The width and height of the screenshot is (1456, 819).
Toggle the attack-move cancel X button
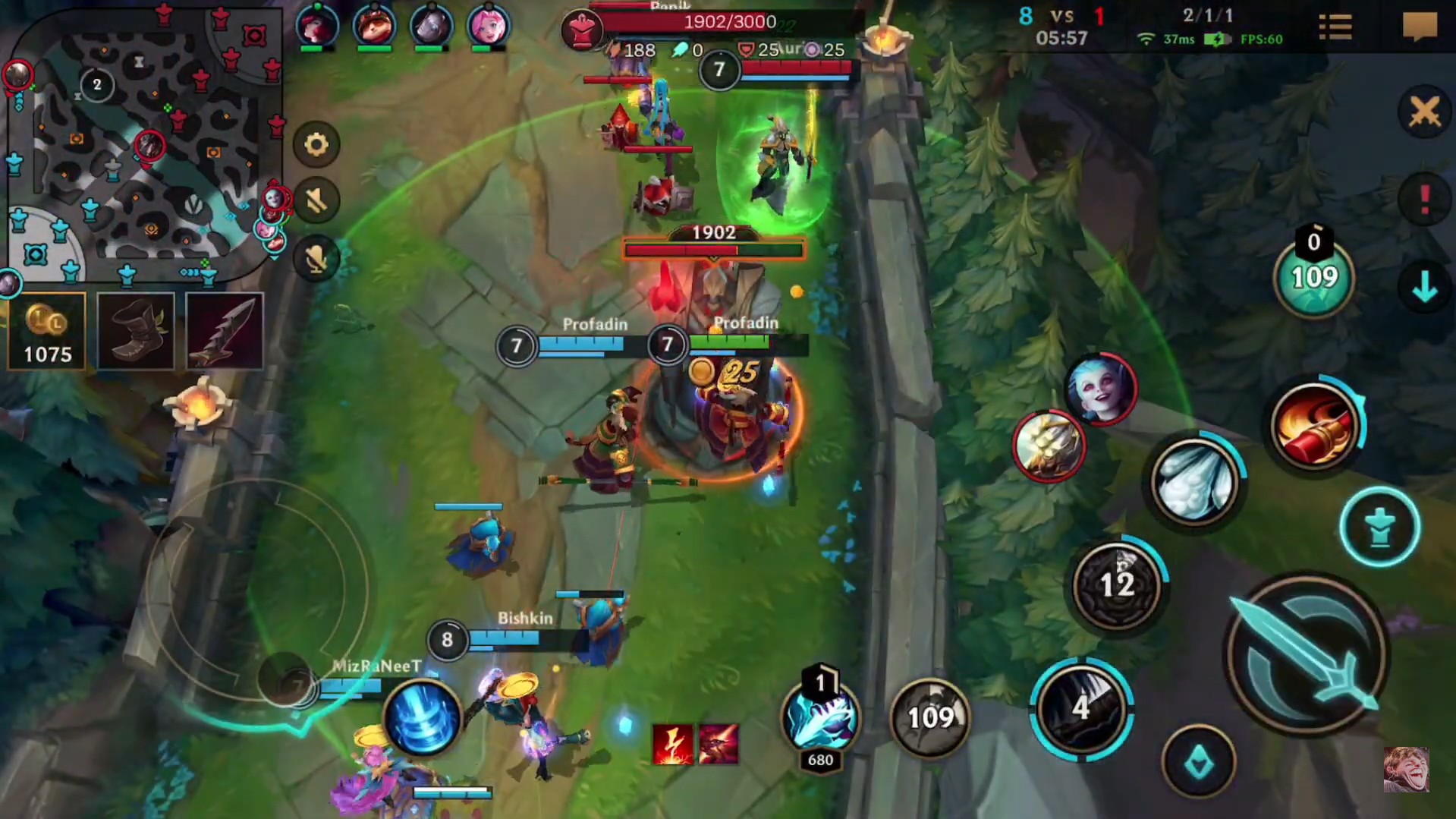(1424, 112)
